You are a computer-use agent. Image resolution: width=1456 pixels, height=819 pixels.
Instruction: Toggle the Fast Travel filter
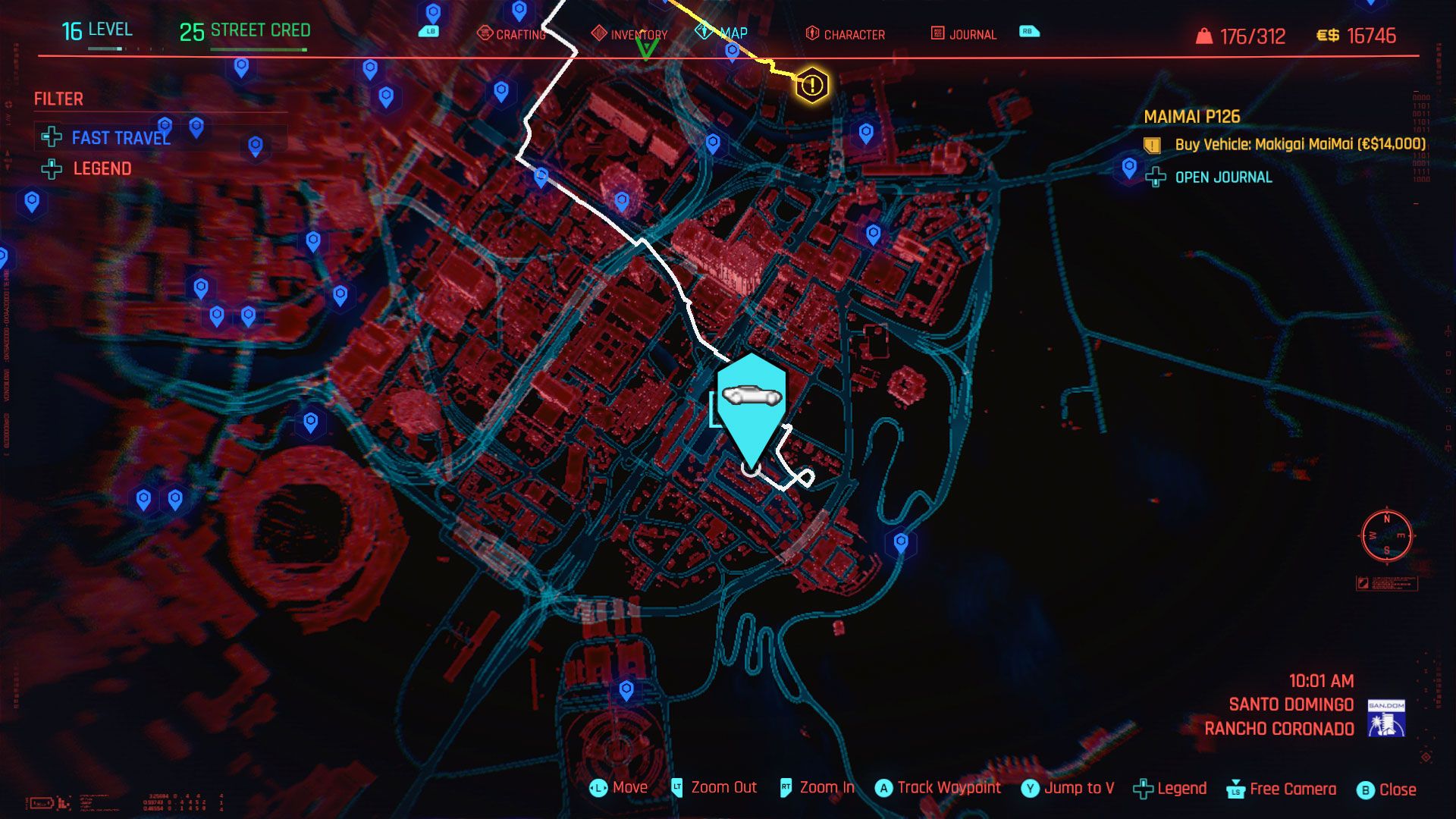107,137
